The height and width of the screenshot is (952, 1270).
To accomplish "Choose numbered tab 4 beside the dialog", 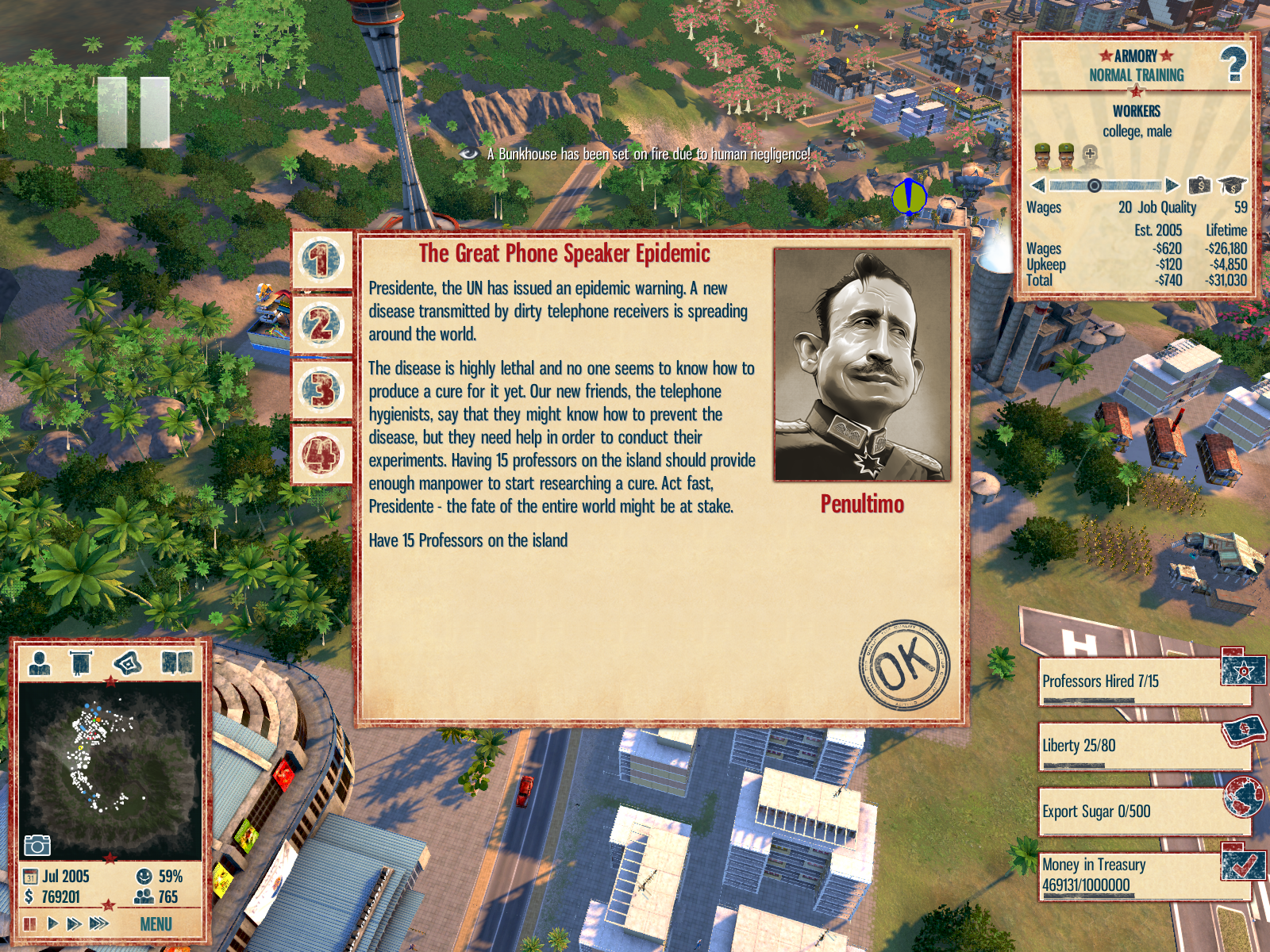I will (x=321, y=455).
